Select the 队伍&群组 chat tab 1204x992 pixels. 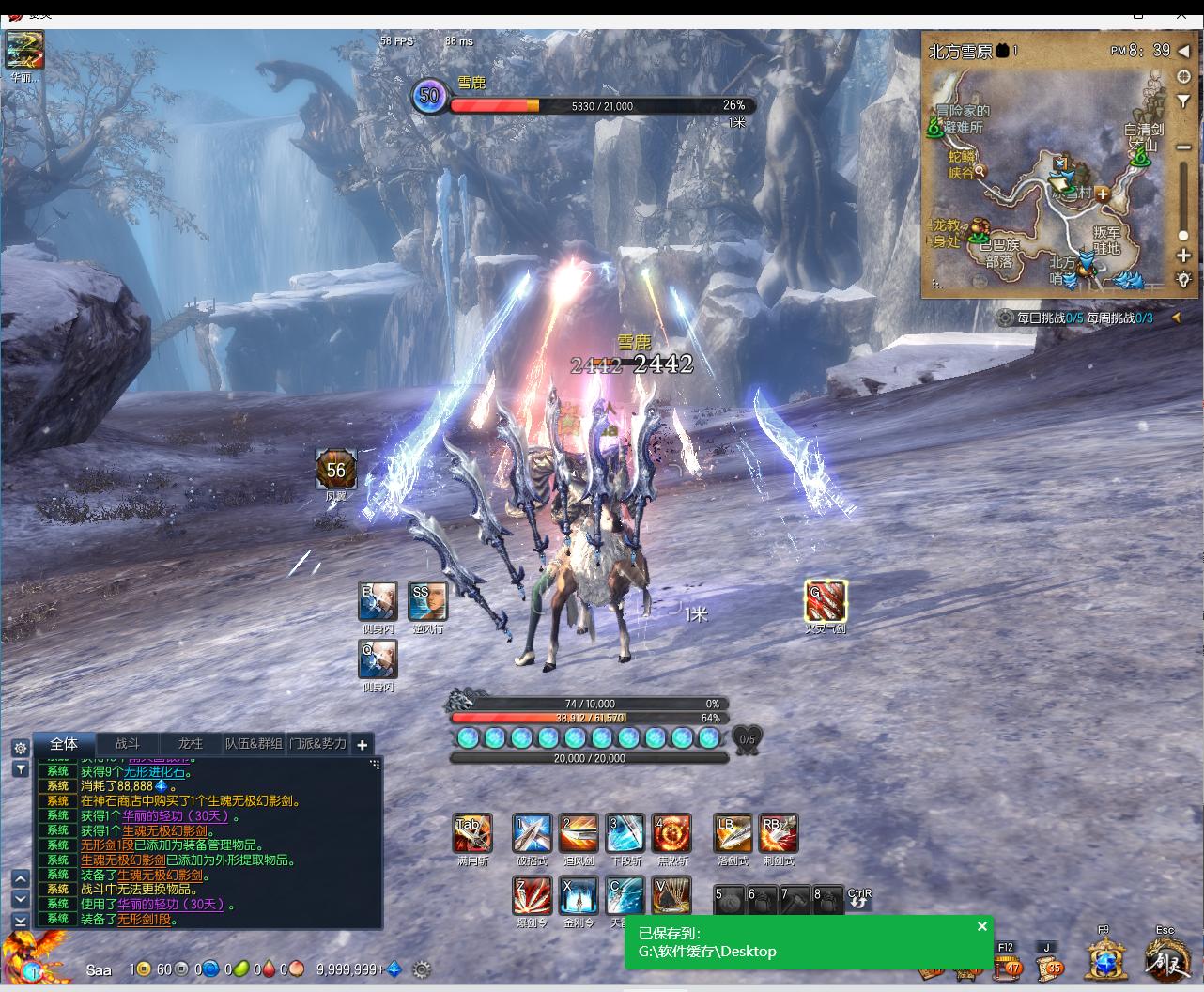point(254,743)
